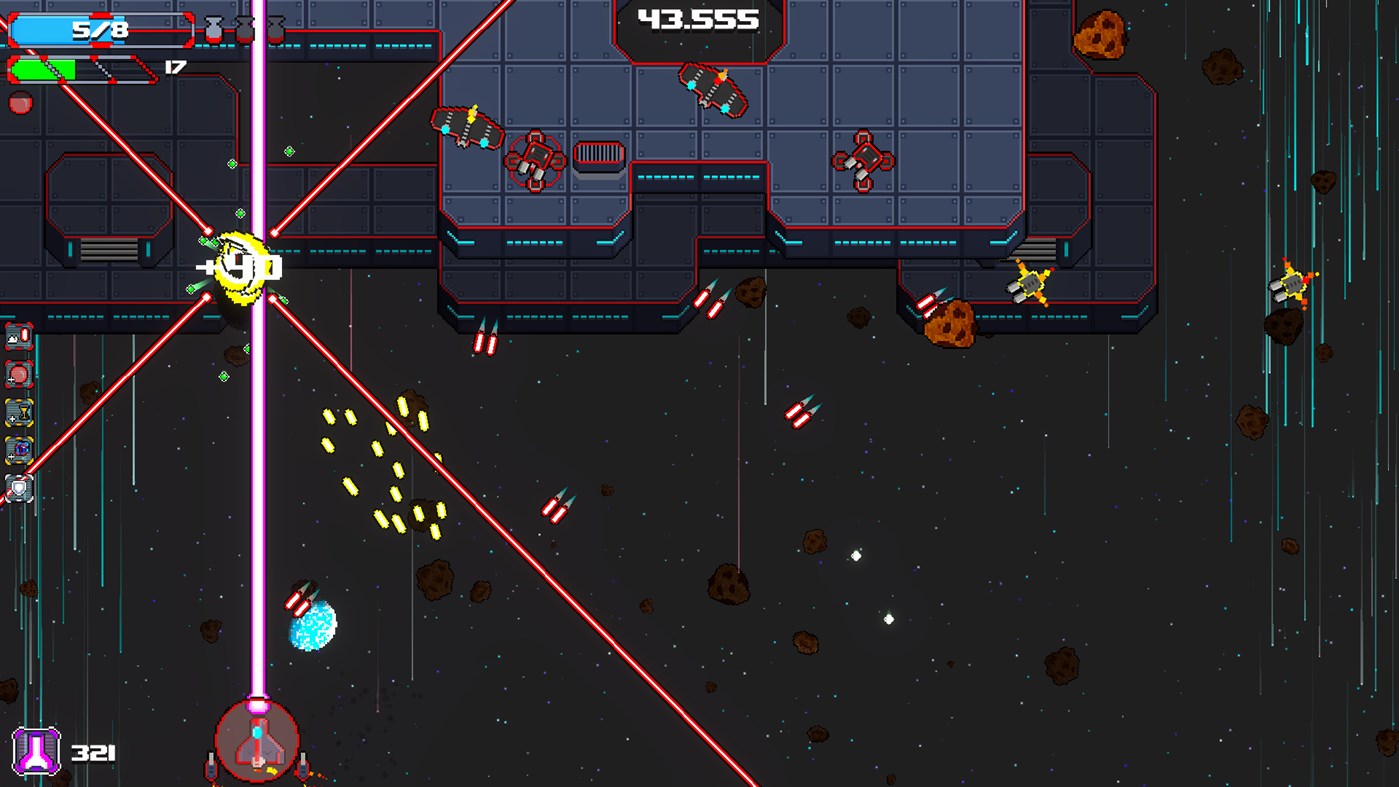This screenshot has width=1399, height=787.
Task: Select the shield ability icon in the sidebar
Action: point(17,488)
